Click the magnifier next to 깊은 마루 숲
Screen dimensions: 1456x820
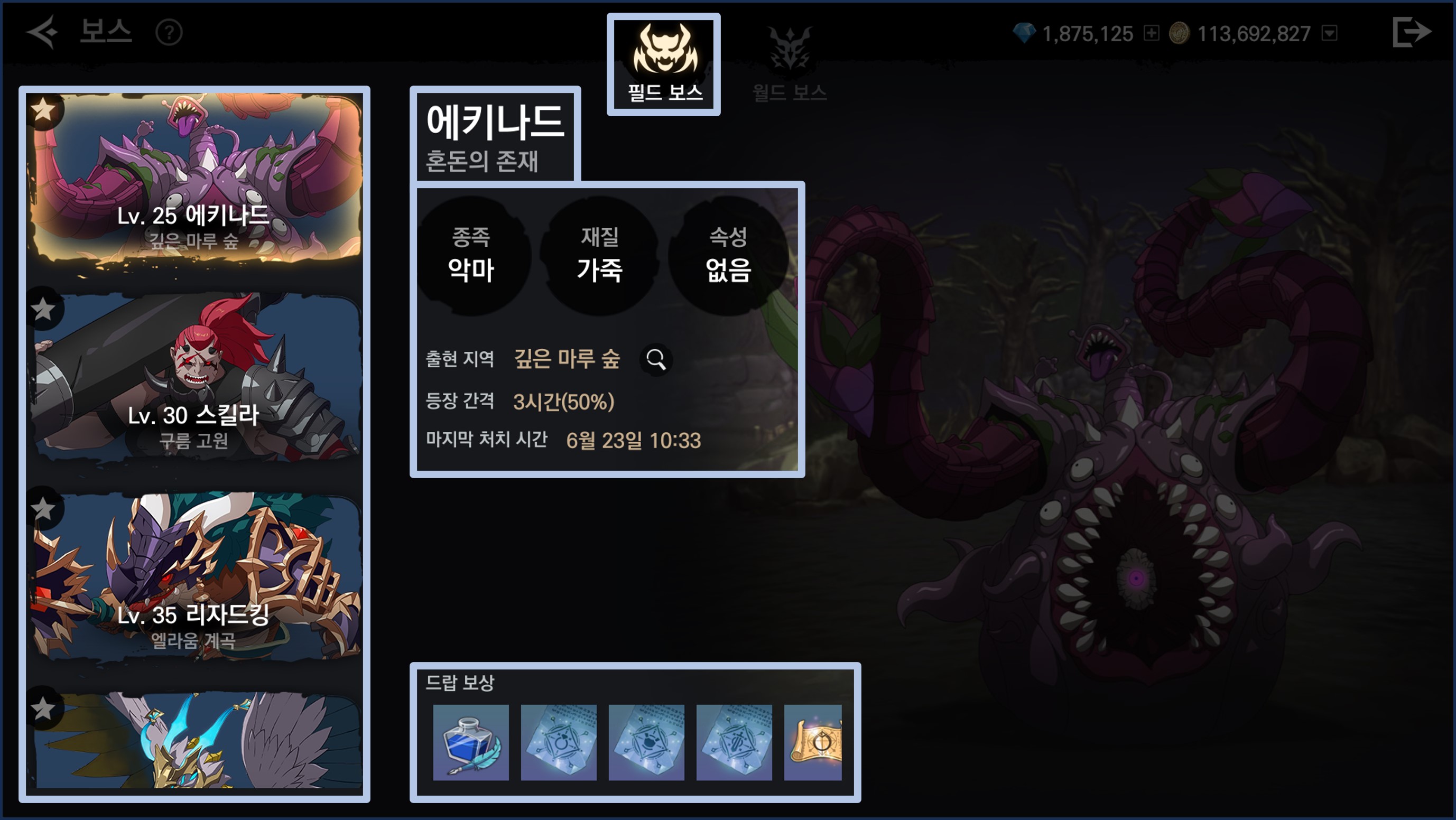[656, 359]
